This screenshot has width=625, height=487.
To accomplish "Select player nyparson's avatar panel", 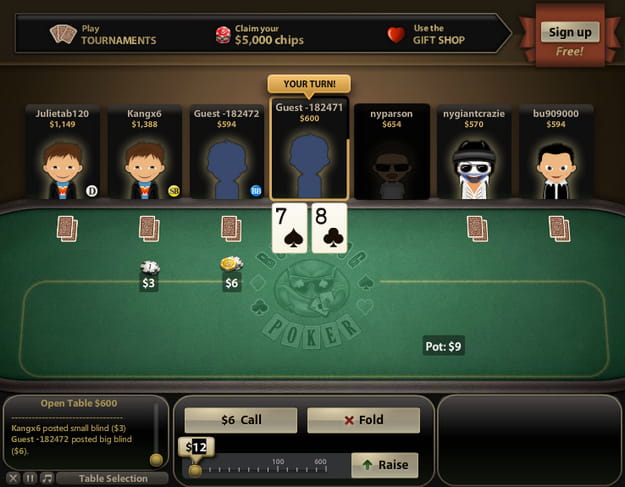I will click(391, 152).
